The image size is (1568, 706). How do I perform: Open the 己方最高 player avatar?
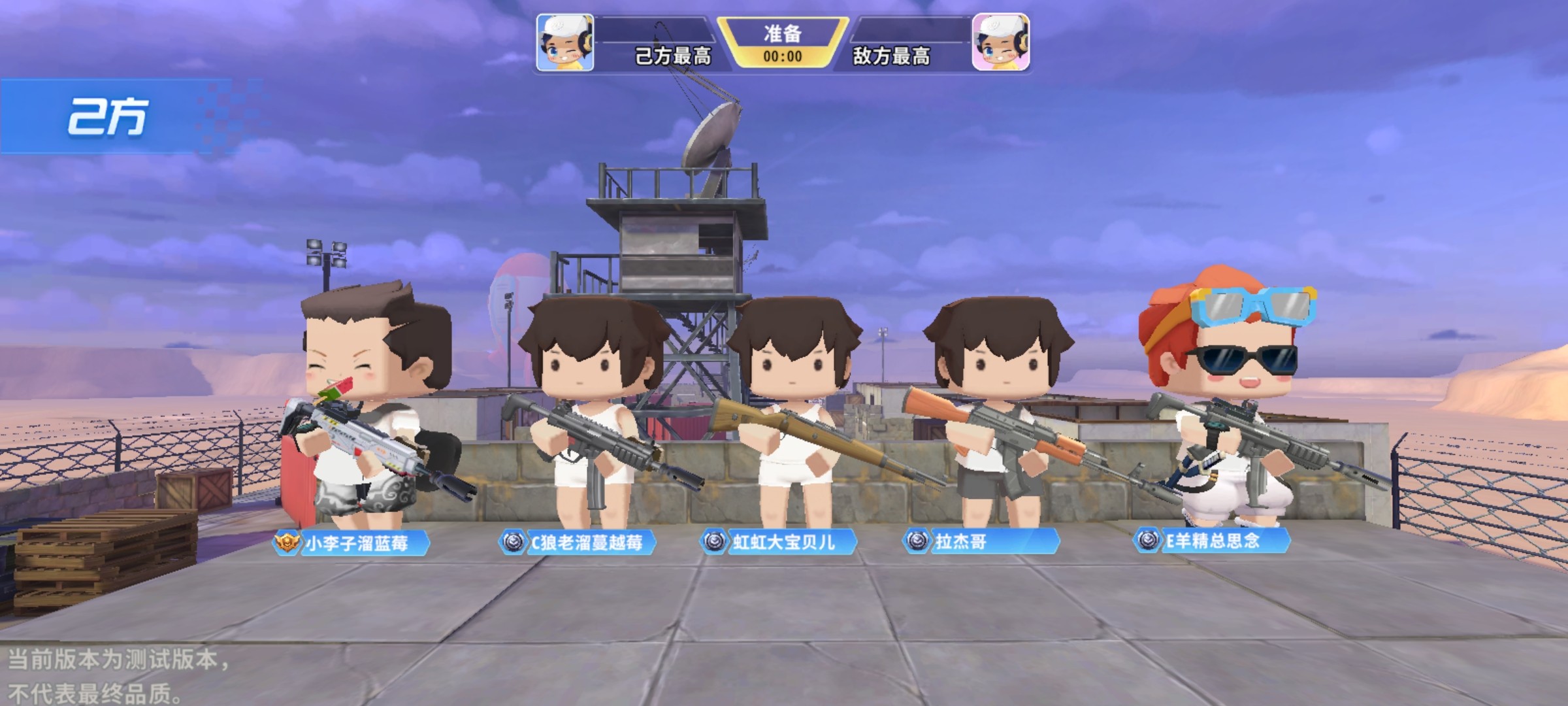click(x=565, y=42)
